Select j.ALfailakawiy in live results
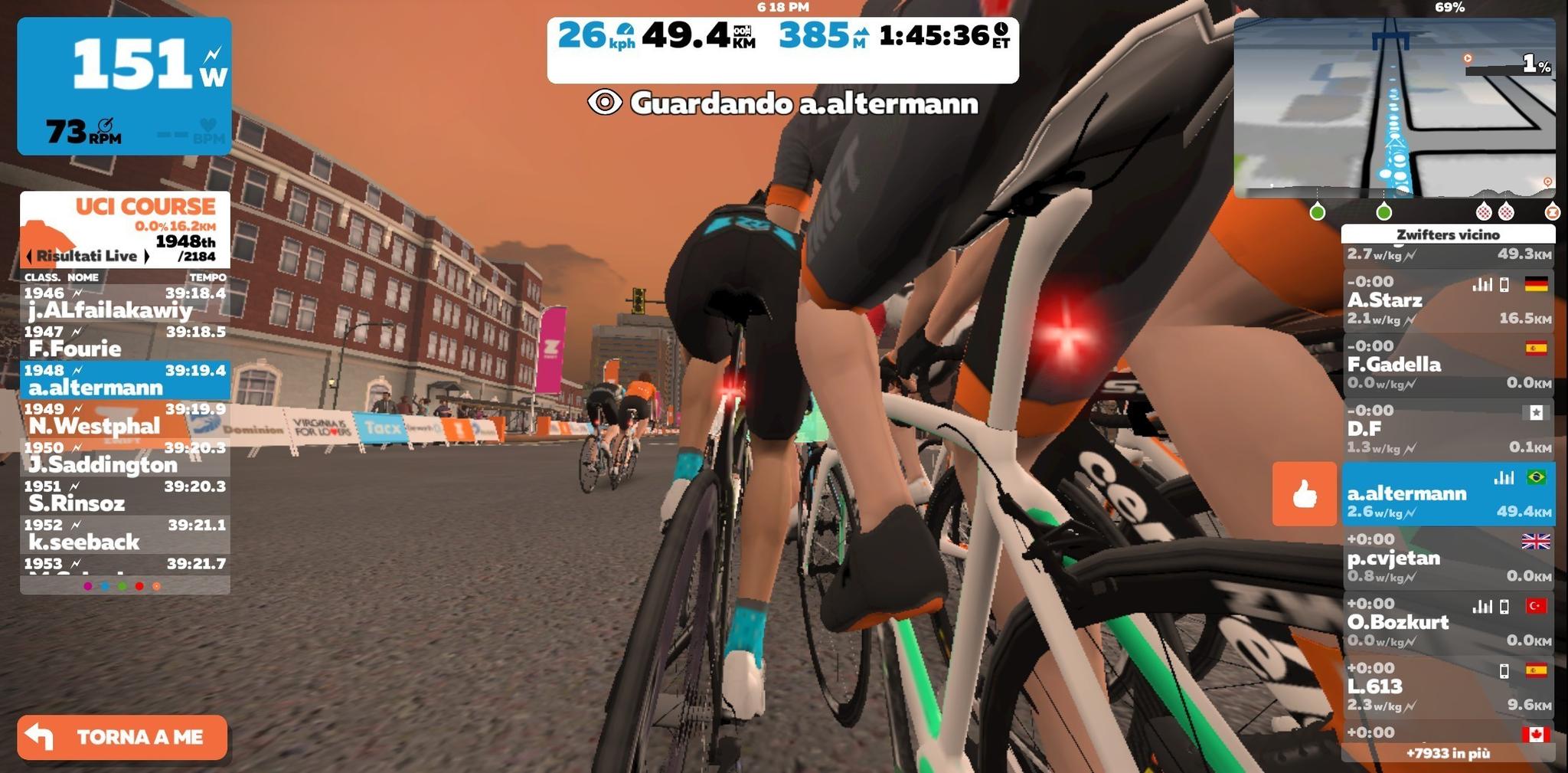 125,303
